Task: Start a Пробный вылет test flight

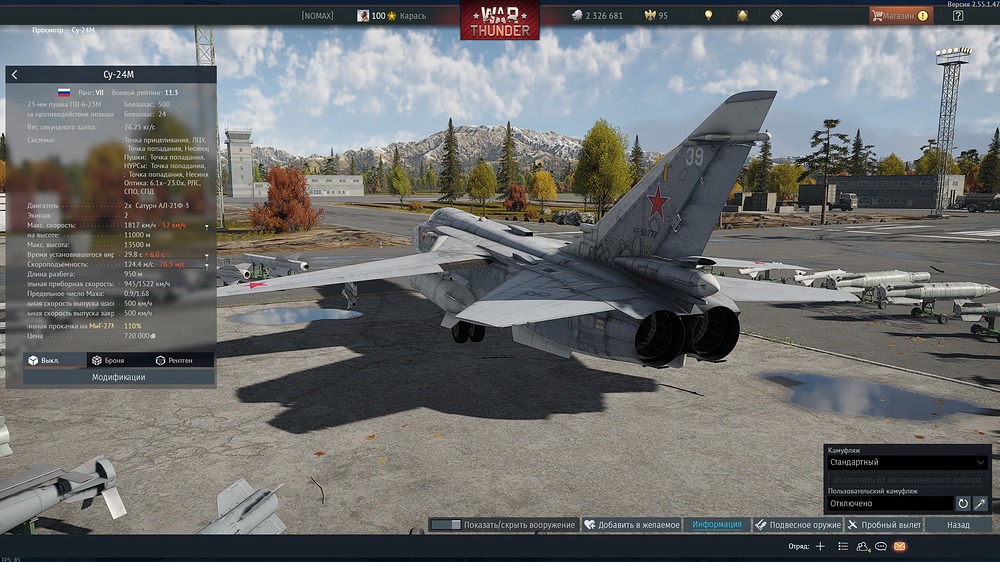Action: click(883, 525)
